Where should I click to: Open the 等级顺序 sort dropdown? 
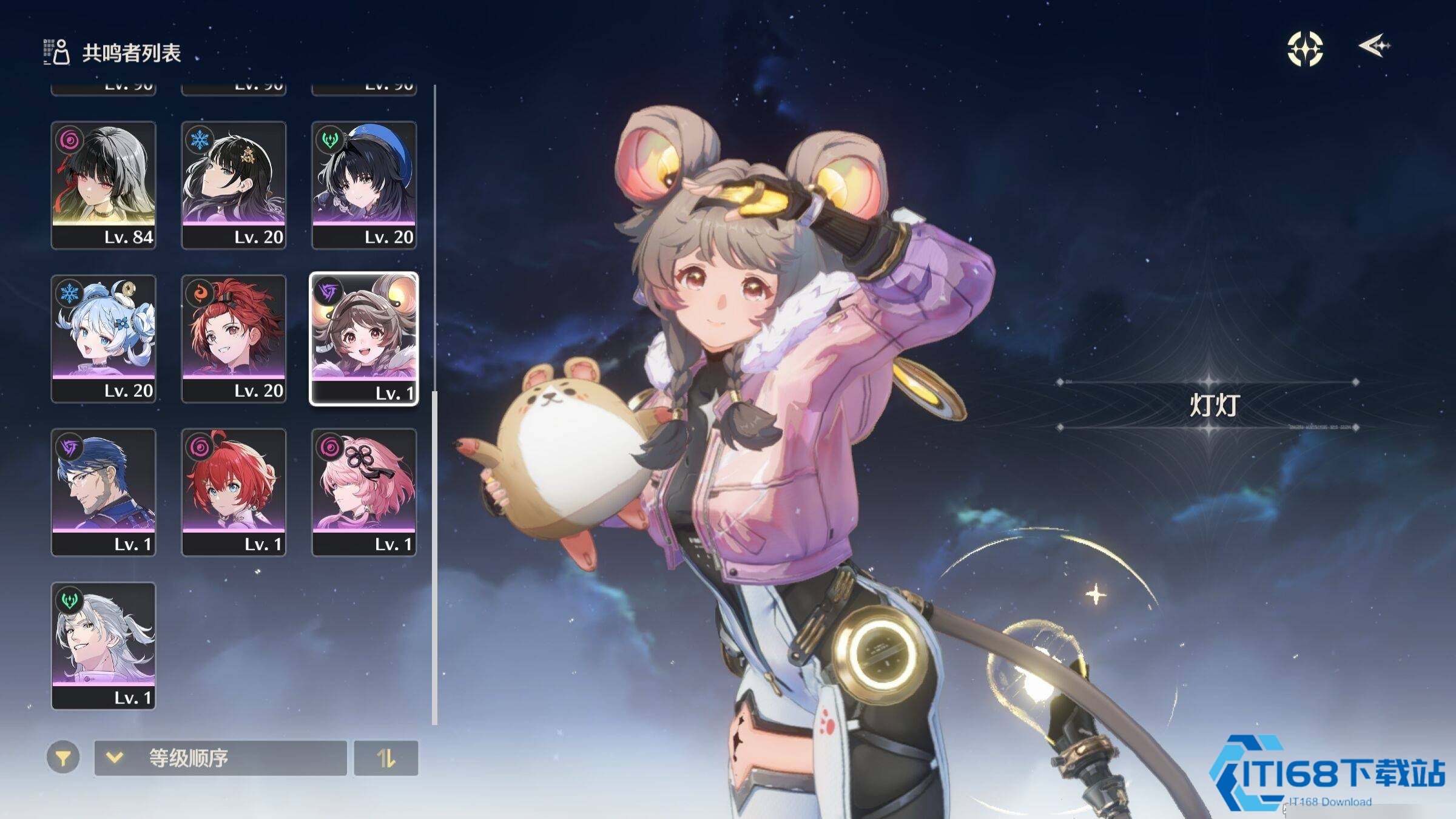tap(220, 758)
